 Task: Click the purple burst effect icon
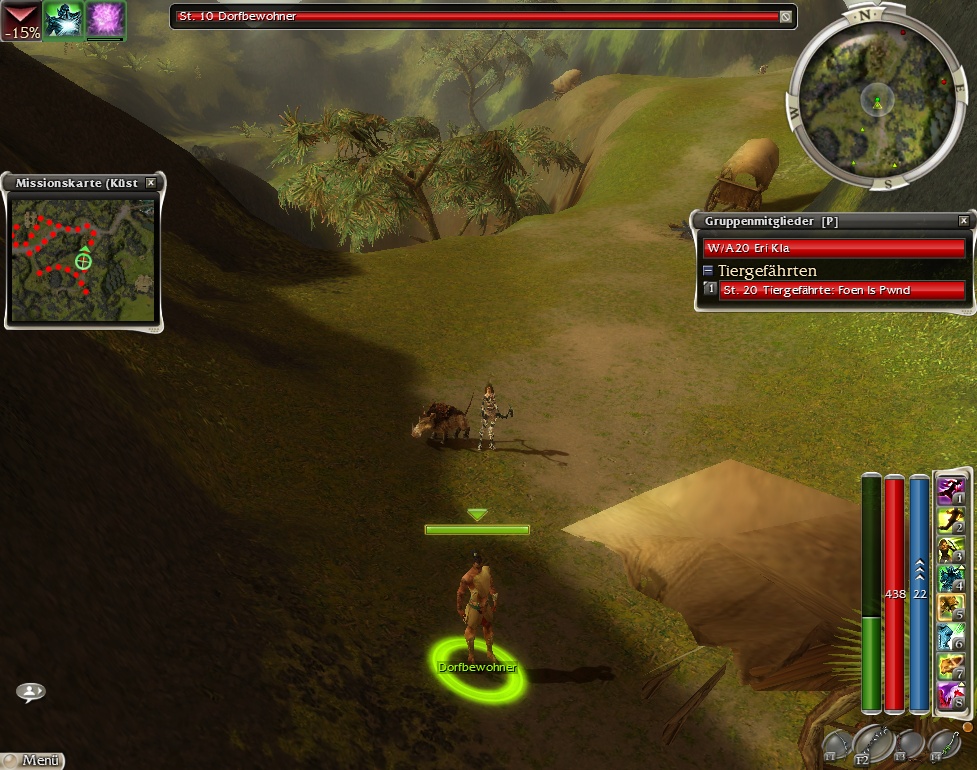105,20
